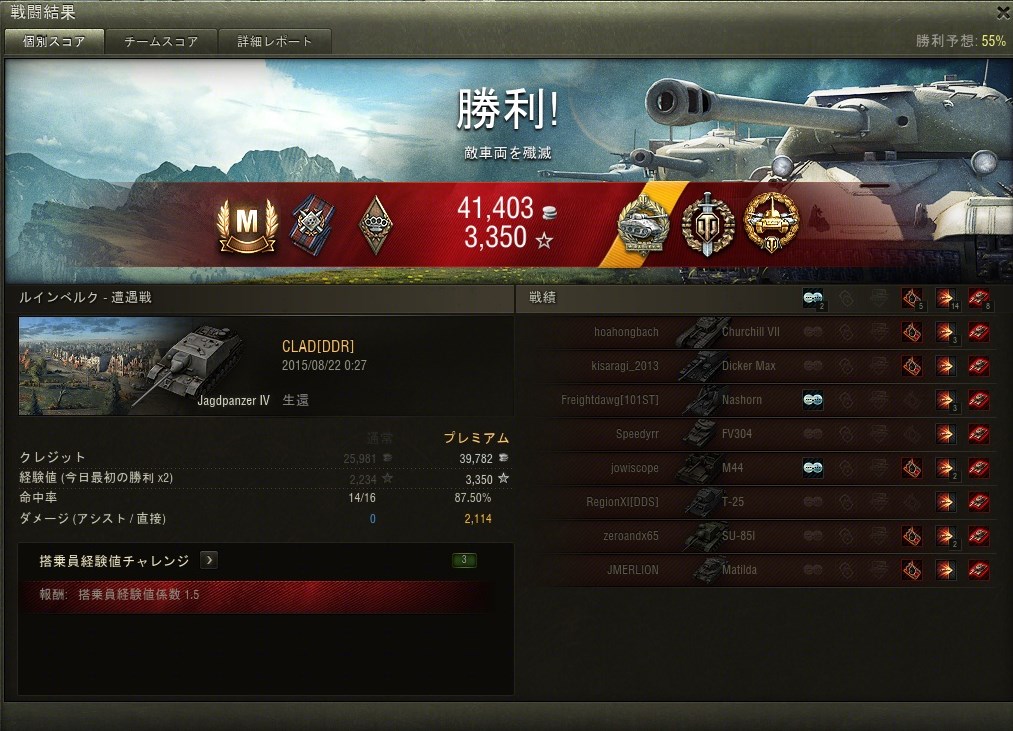Open the 詳細レポート tab
This screenshot has height=731, width=1013.
(275, 42)
